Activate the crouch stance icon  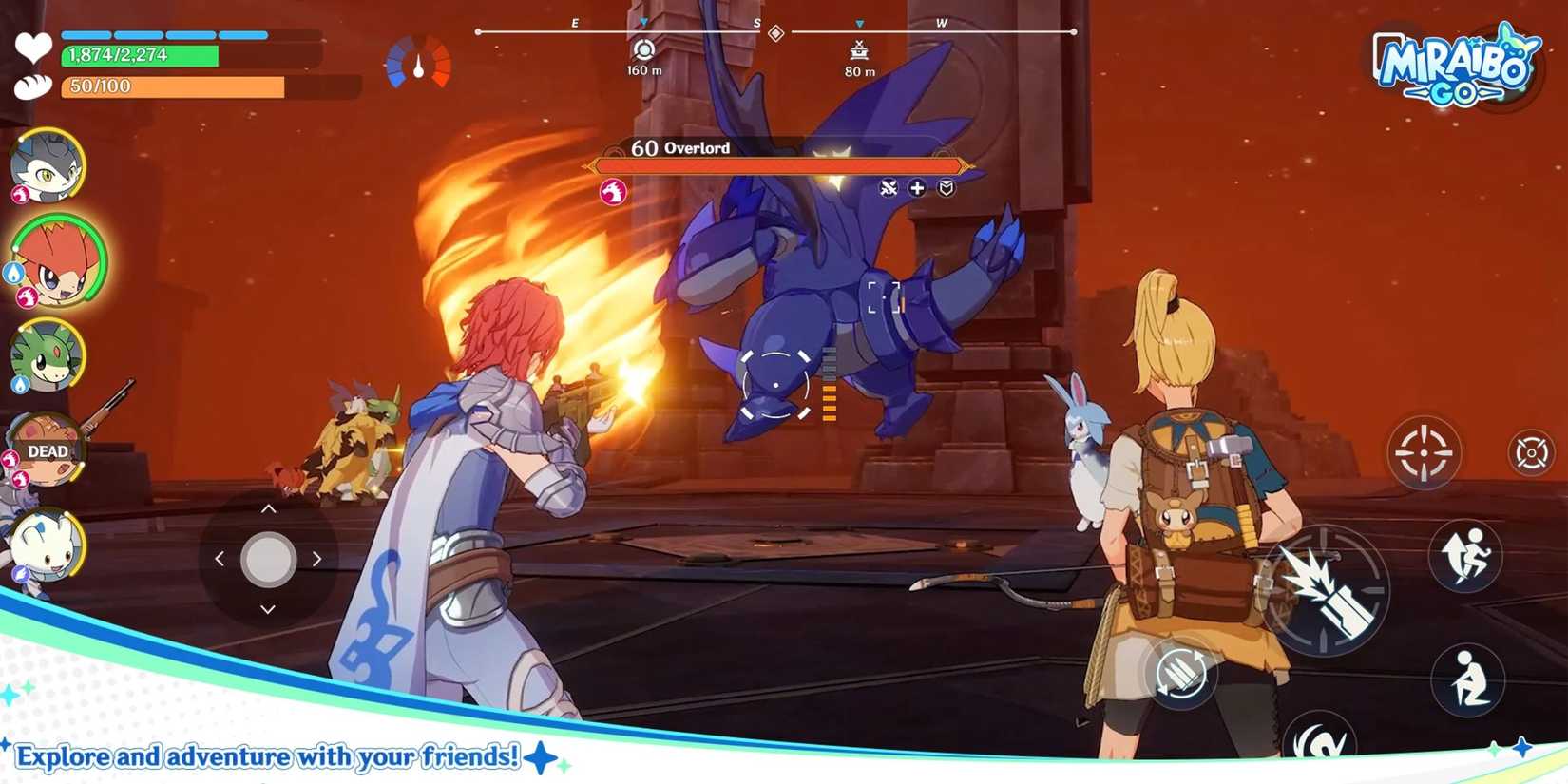tap(1466, 677)
